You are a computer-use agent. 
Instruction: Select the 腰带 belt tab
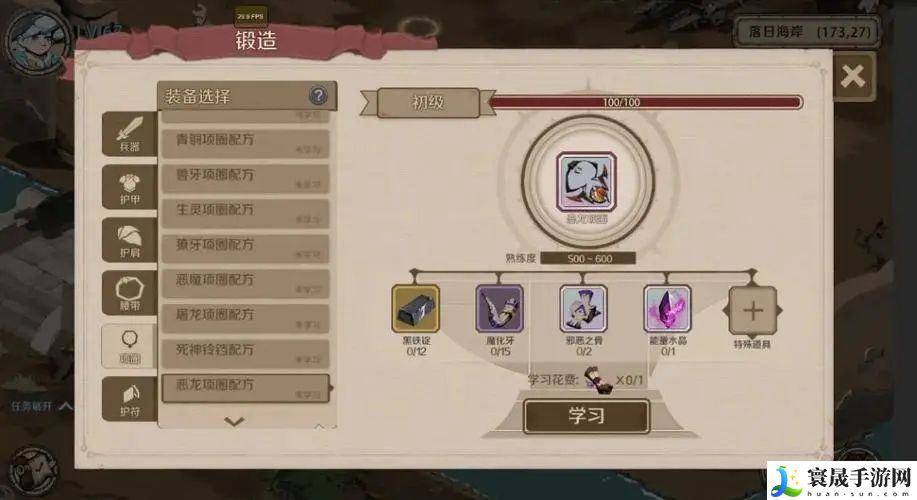point(130,295)
